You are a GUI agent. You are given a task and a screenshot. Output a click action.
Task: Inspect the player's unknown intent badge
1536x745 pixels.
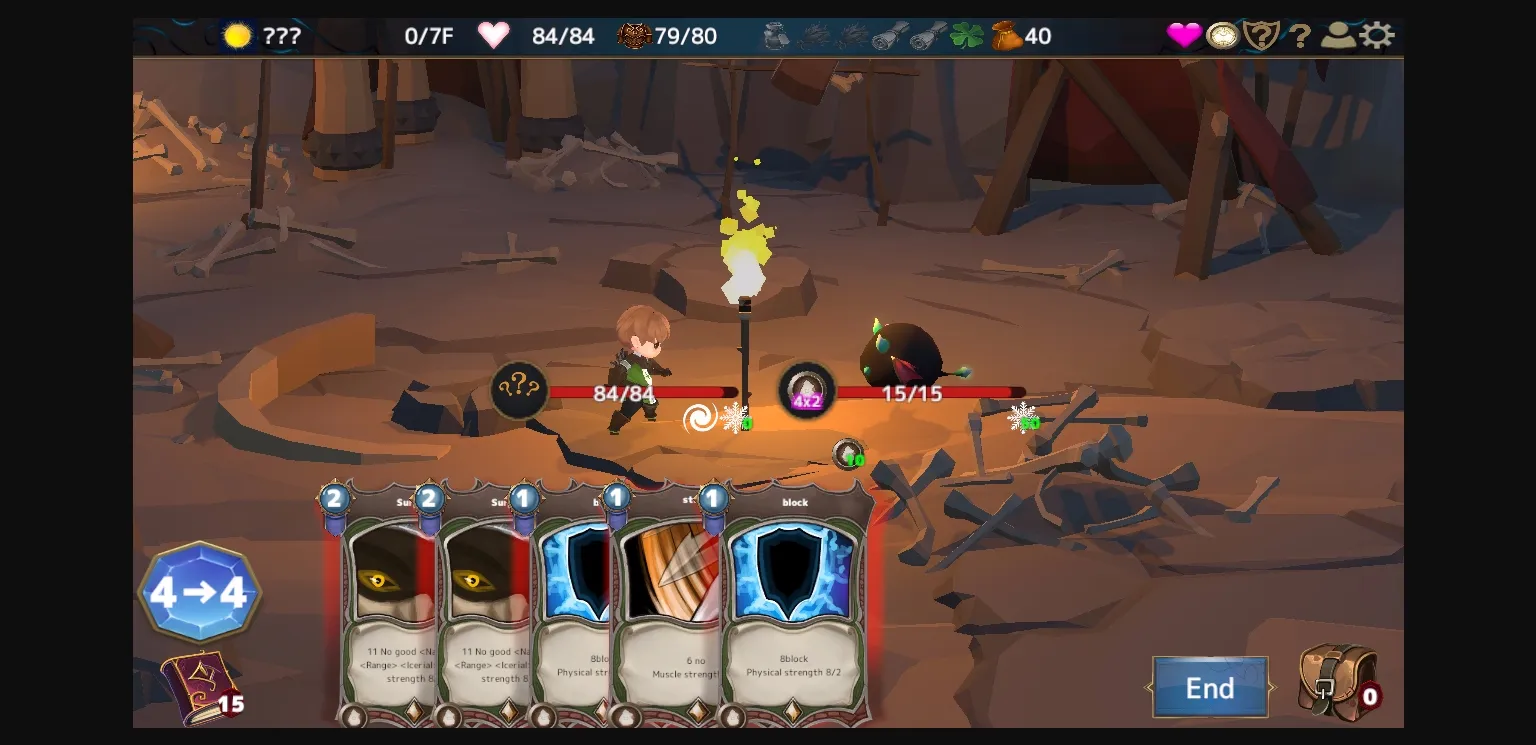(x=519, y=389)
